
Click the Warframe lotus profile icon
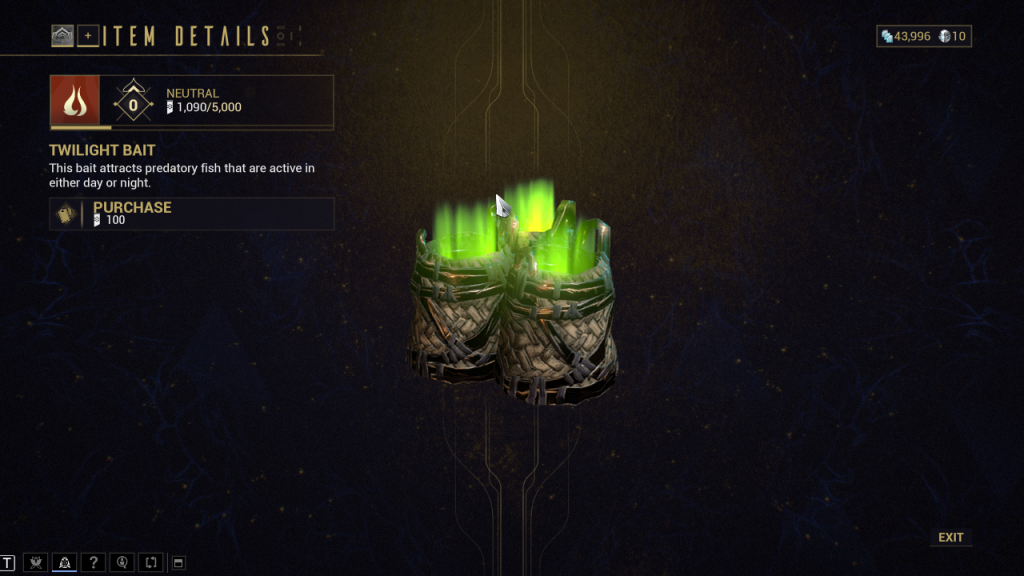click(63, 37)
